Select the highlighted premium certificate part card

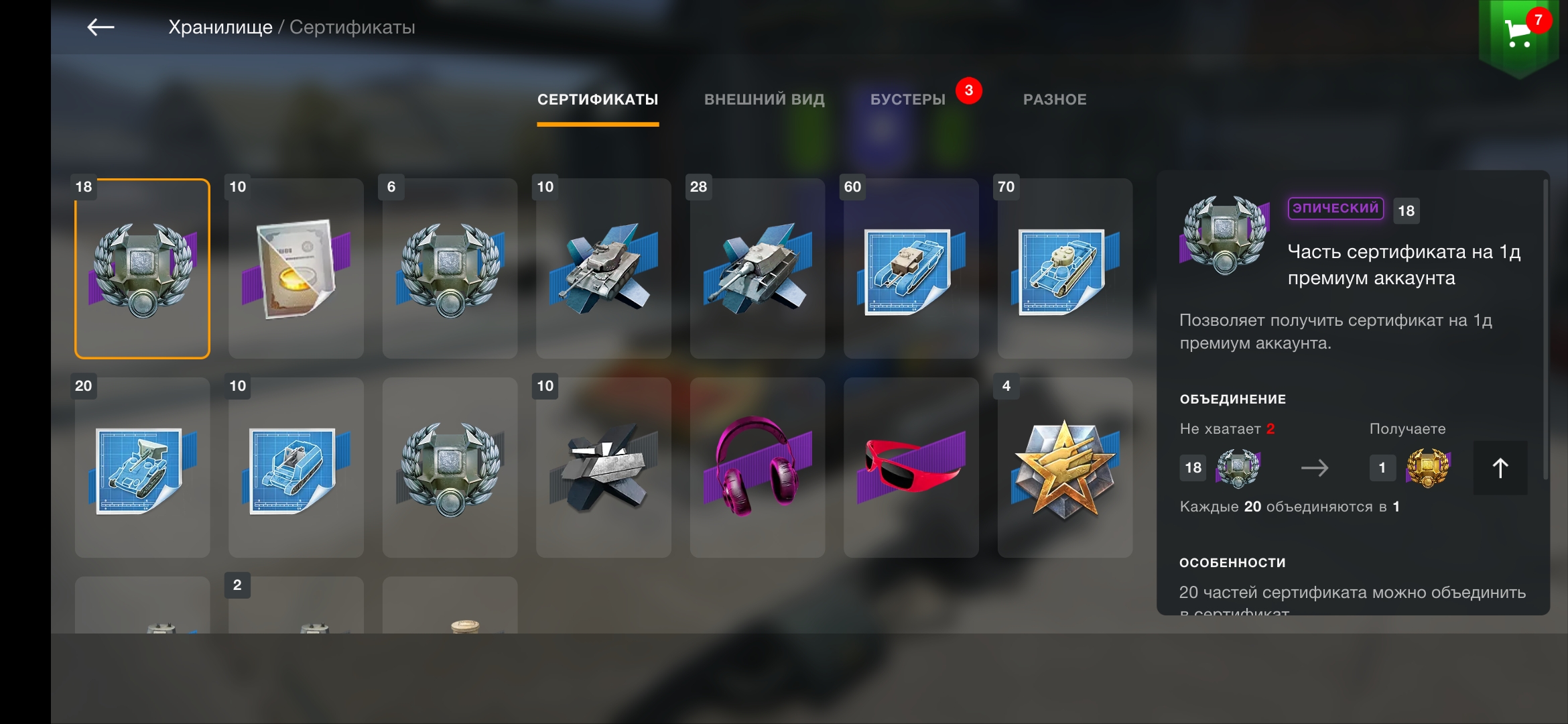pos(142,269)
